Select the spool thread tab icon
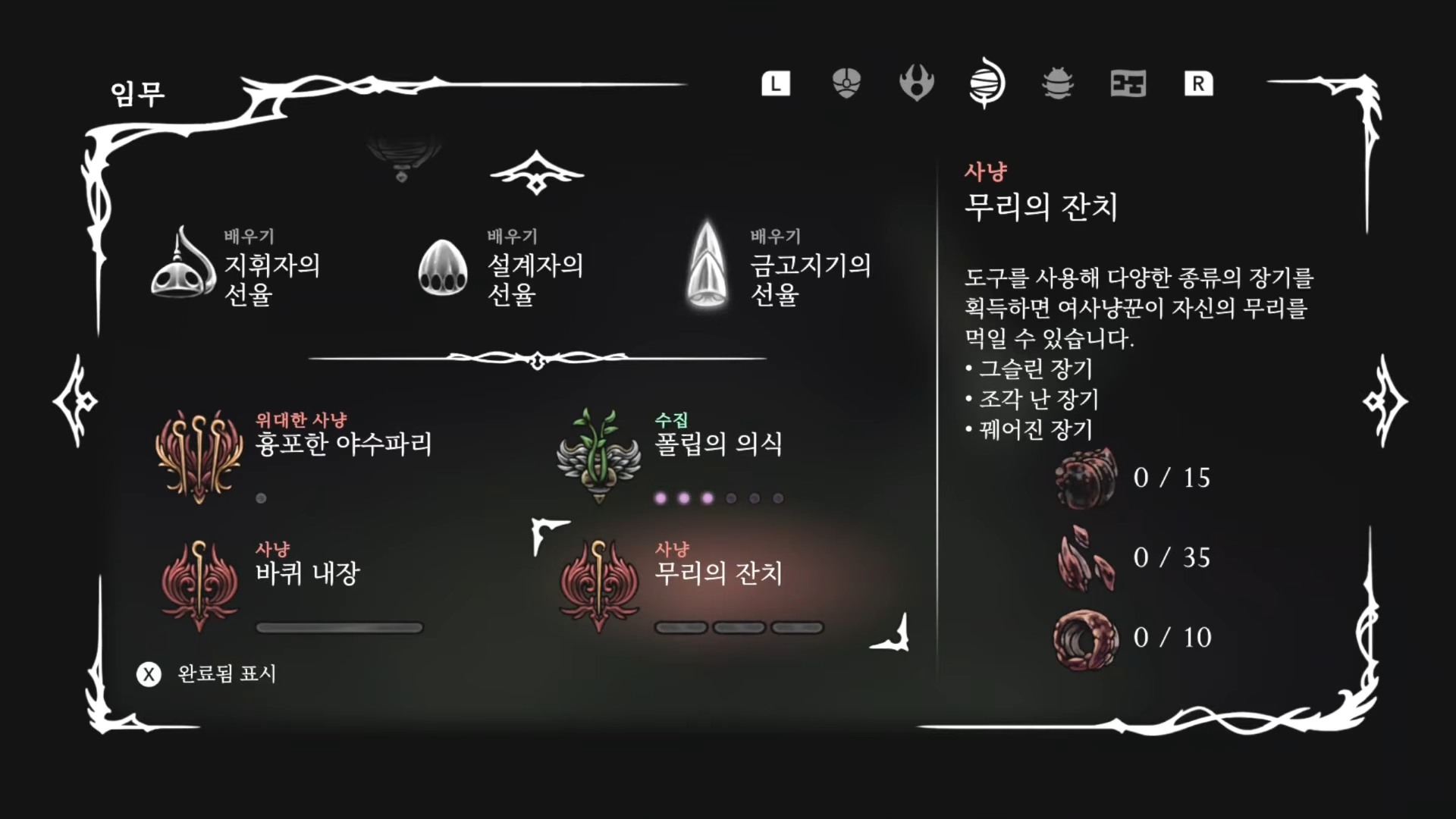The image size is (1456, 819). (987, 84)
